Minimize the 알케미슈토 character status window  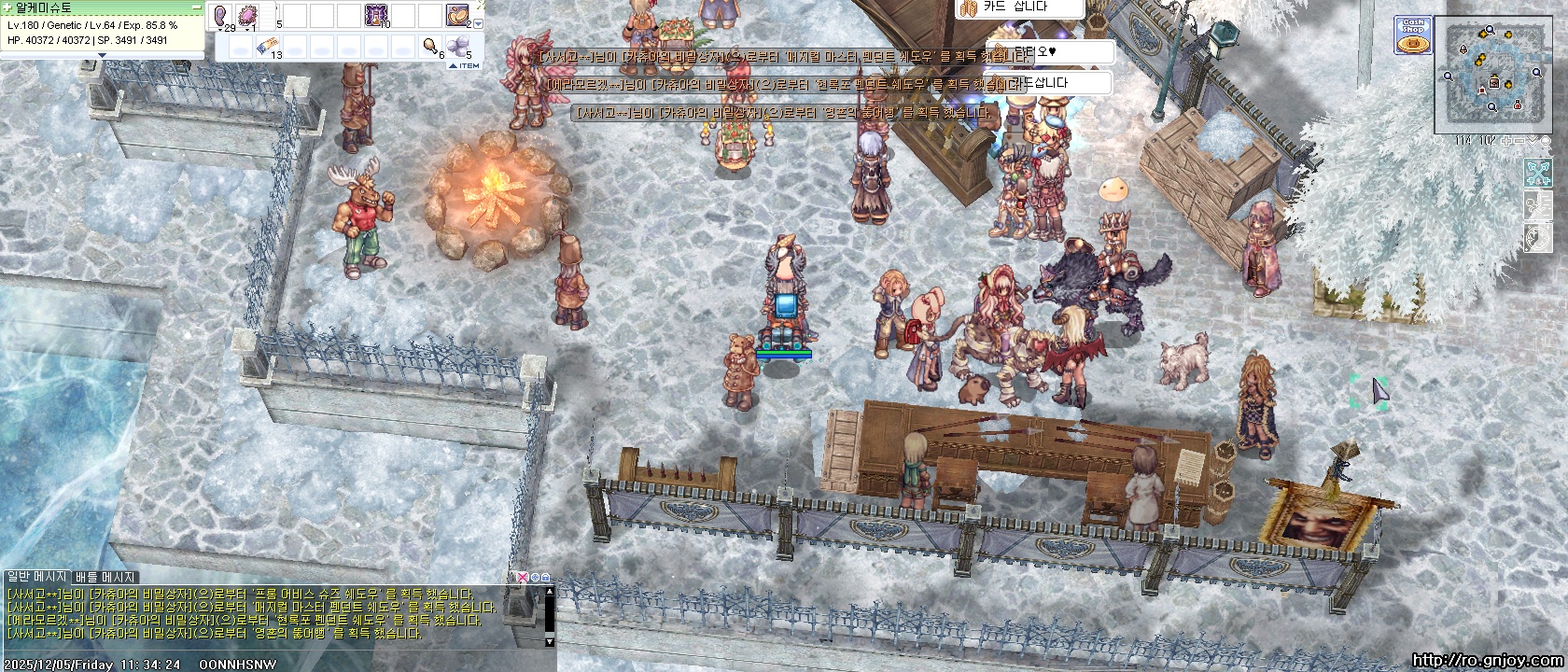(197, 7)
